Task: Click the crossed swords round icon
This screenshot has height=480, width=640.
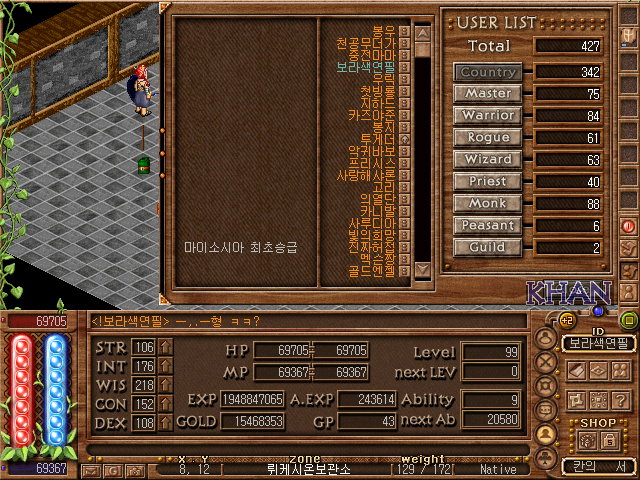Action: pos(545,363)
